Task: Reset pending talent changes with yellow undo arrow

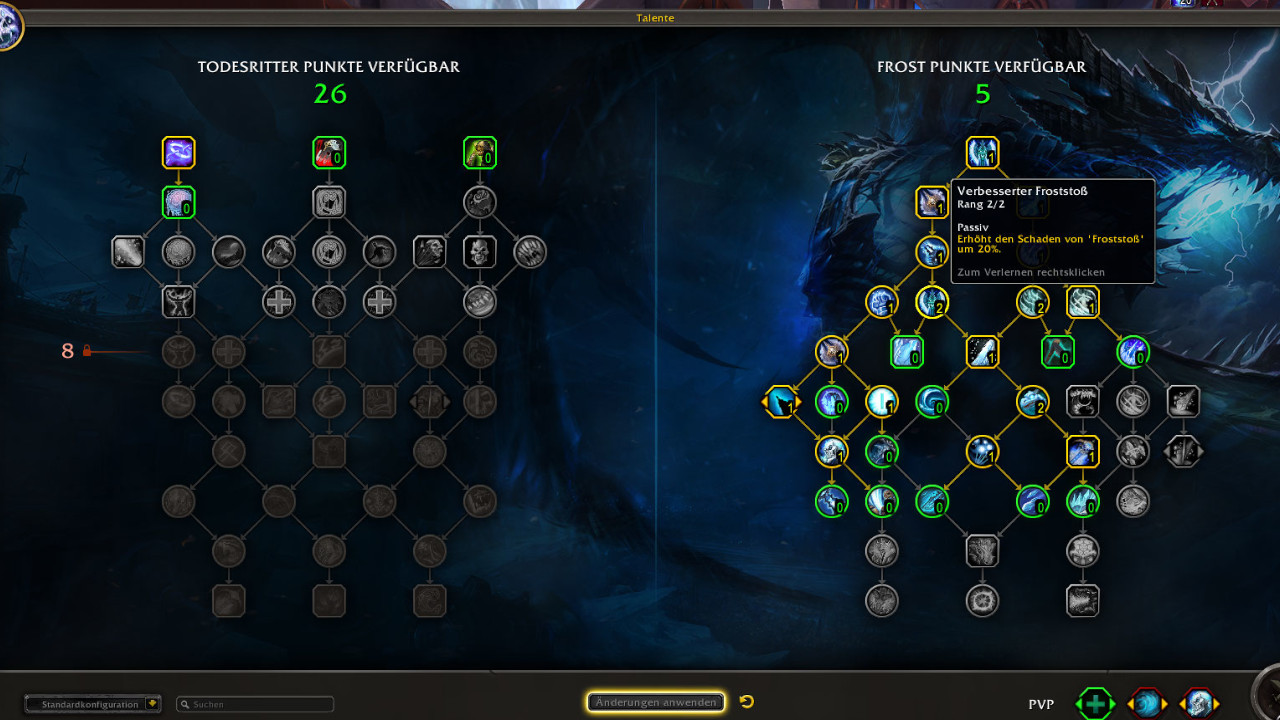Action: tap(747, 702)
